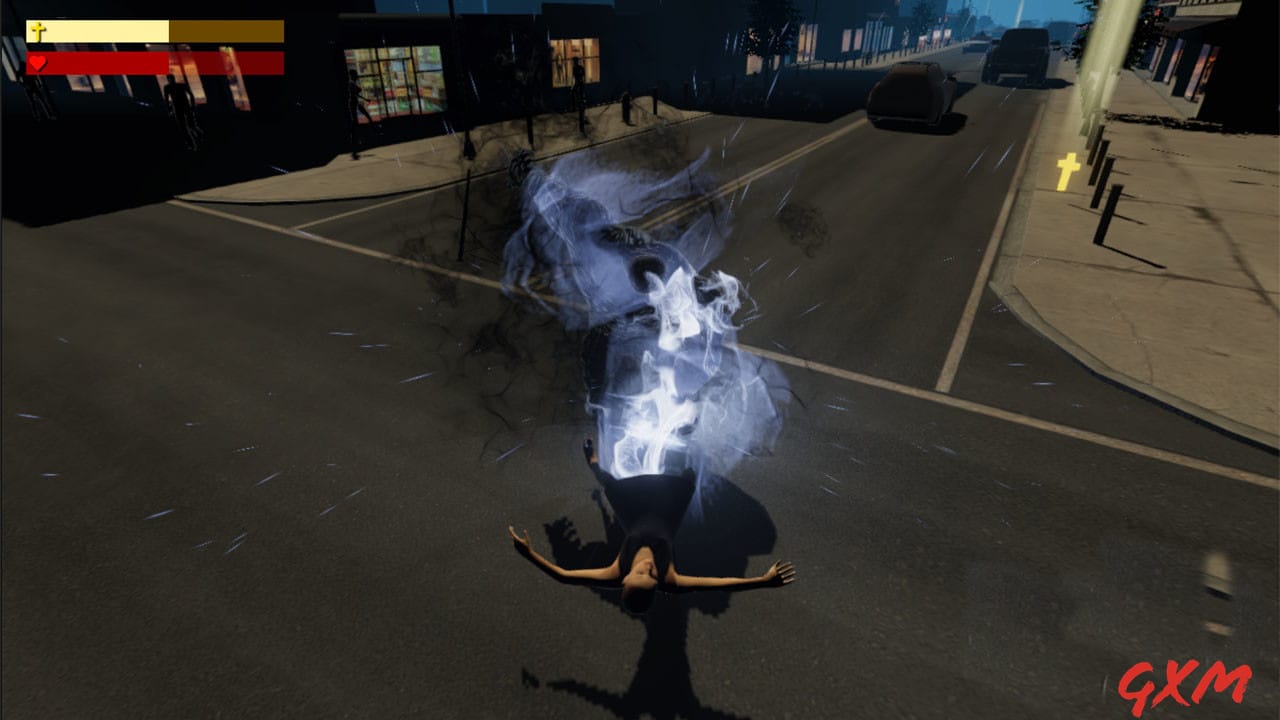Image resolution: width=1280 pixels, height=720 pixels.
Task: Click the red heart icon on the health bar
Action: 36,62
